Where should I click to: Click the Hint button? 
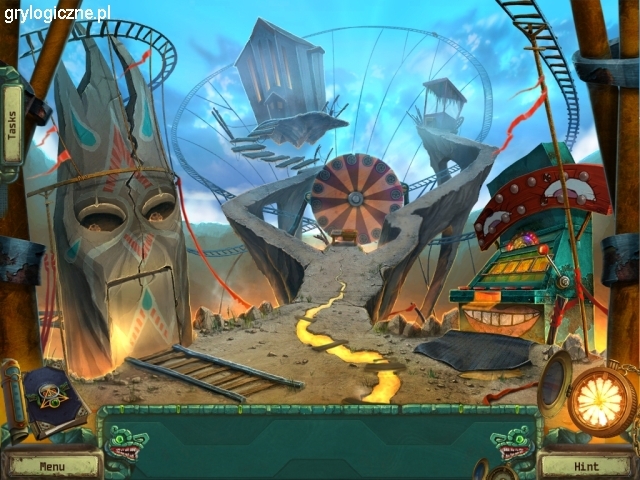(584, 466)
